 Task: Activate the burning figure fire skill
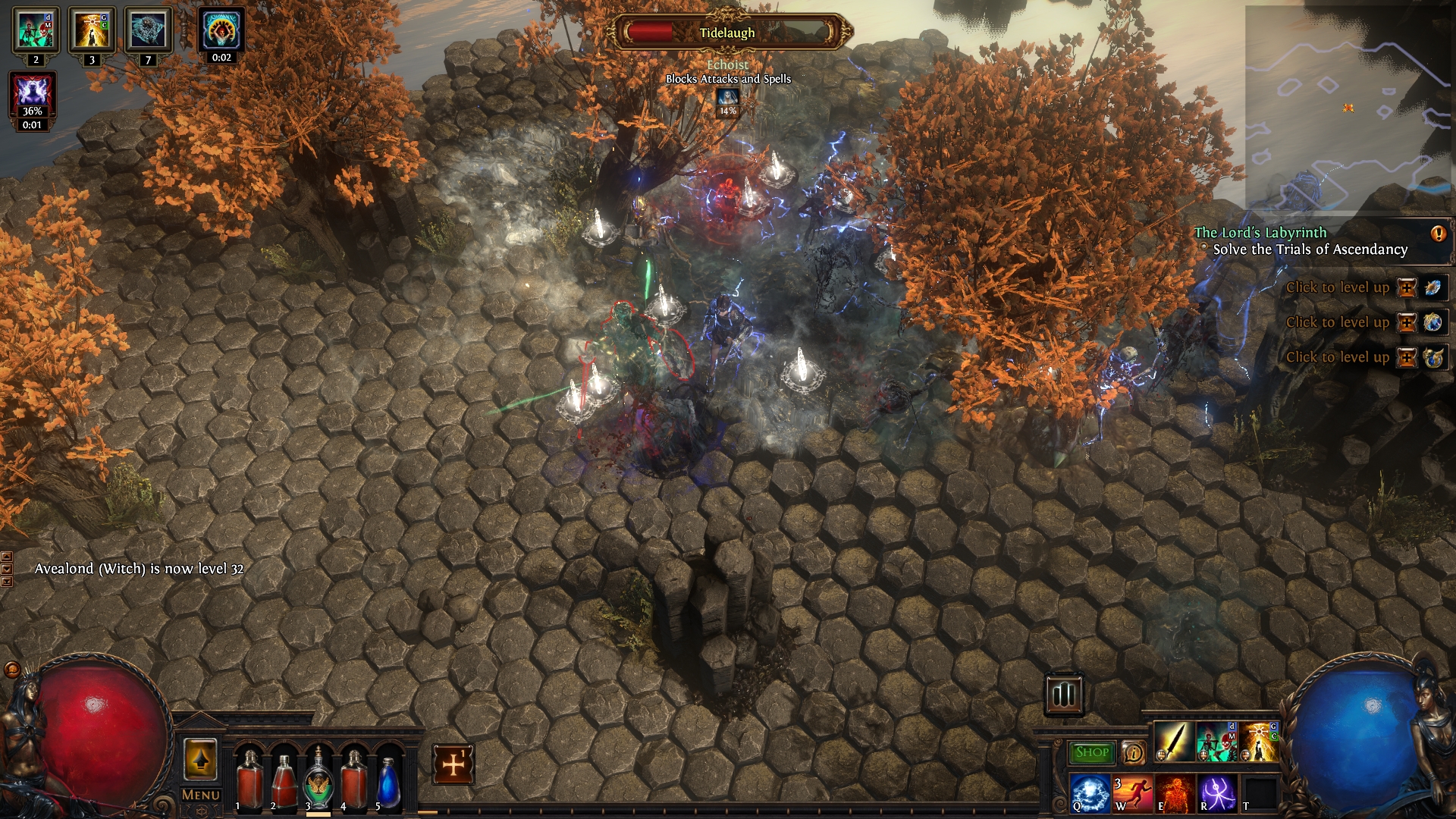click(x=1175, y=792)
